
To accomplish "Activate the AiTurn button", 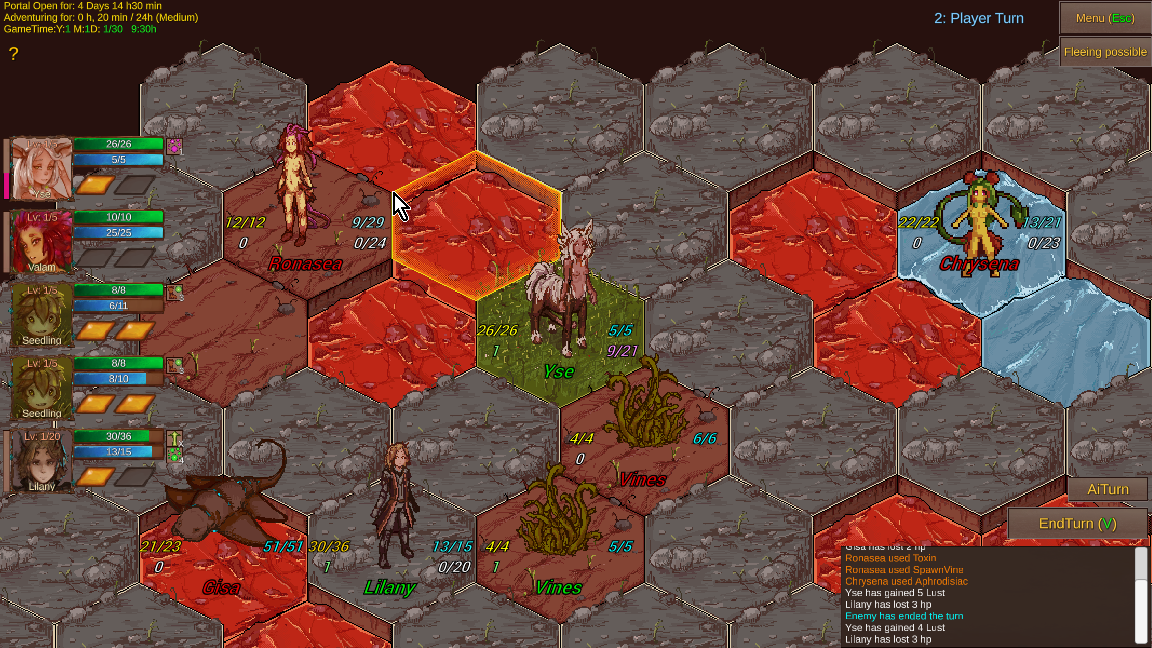I will 1107,489.
